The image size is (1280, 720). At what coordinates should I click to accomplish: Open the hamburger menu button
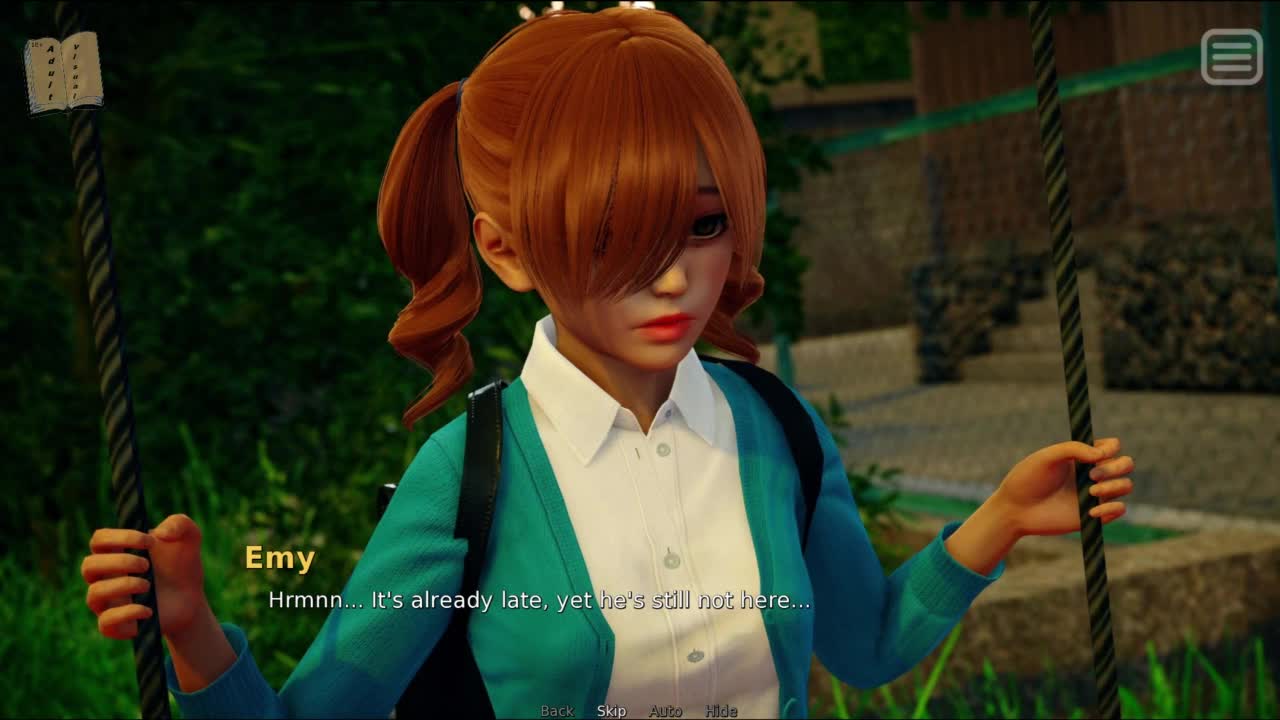click(1231, 56)
